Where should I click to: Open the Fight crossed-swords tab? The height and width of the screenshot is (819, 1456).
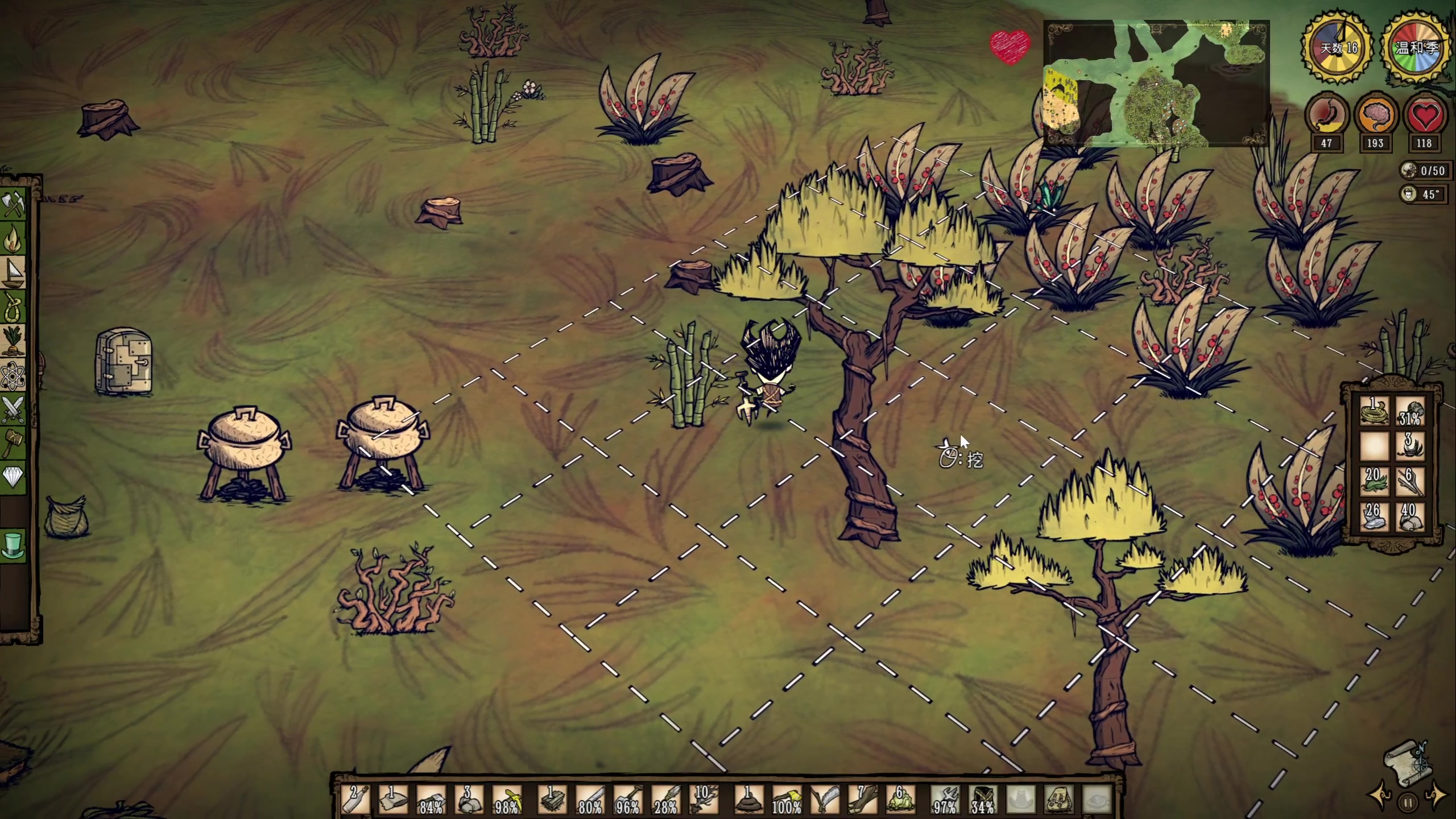[x=14, y=409]
